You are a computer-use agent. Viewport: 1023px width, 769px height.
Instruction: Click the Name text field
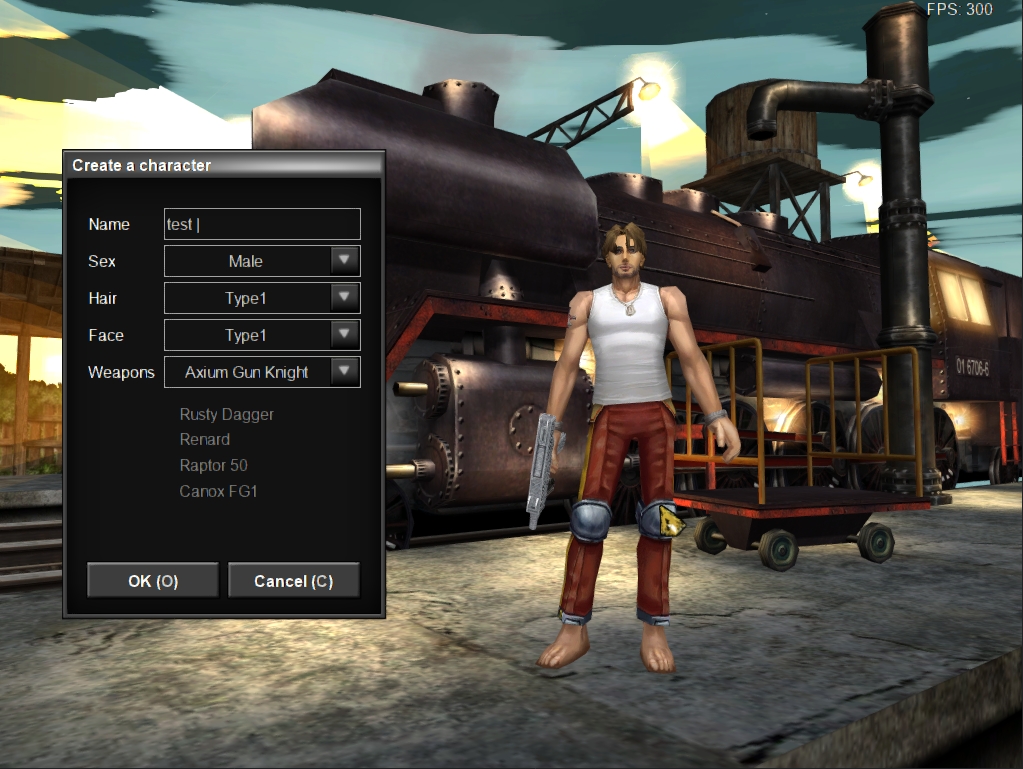tap(262, 224)
